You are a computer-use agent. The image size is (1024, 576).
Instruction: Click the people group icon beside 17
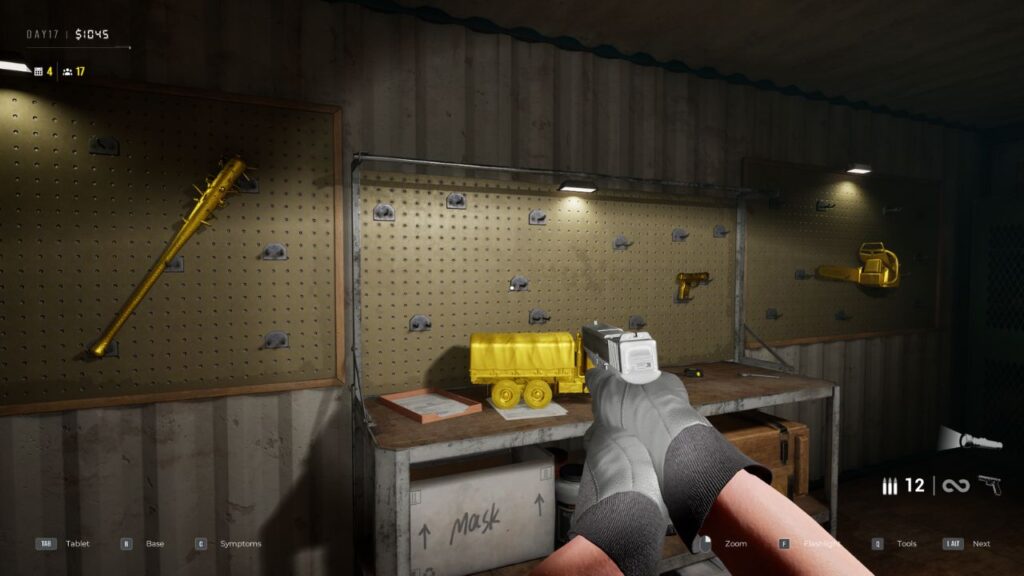click(x=67, y=71)
